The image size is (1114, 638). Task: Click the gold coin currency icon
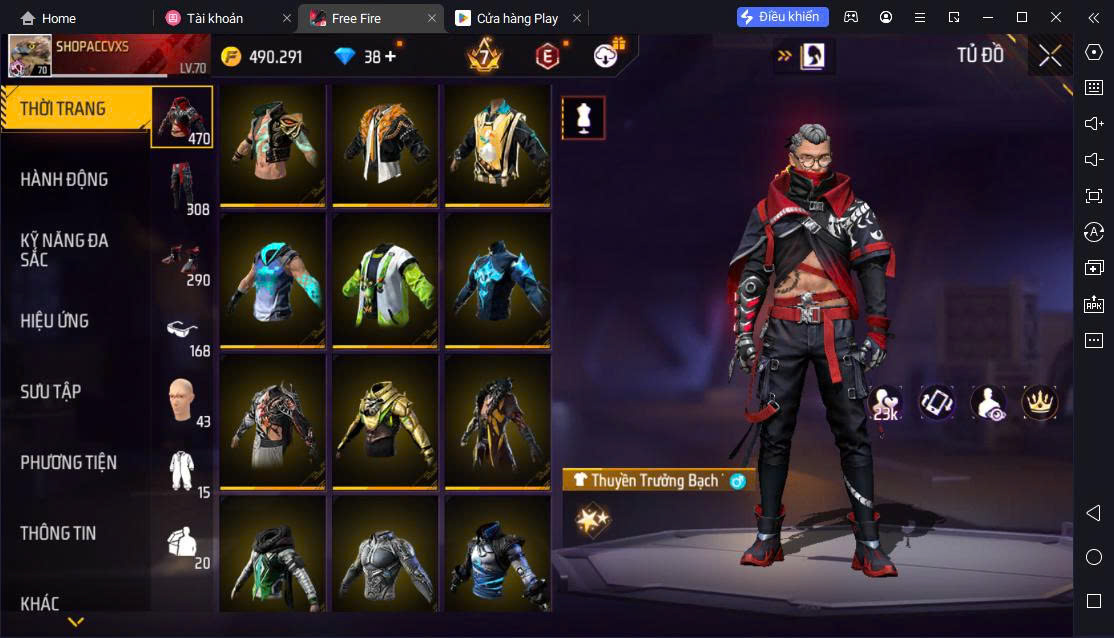coord(231,57)
